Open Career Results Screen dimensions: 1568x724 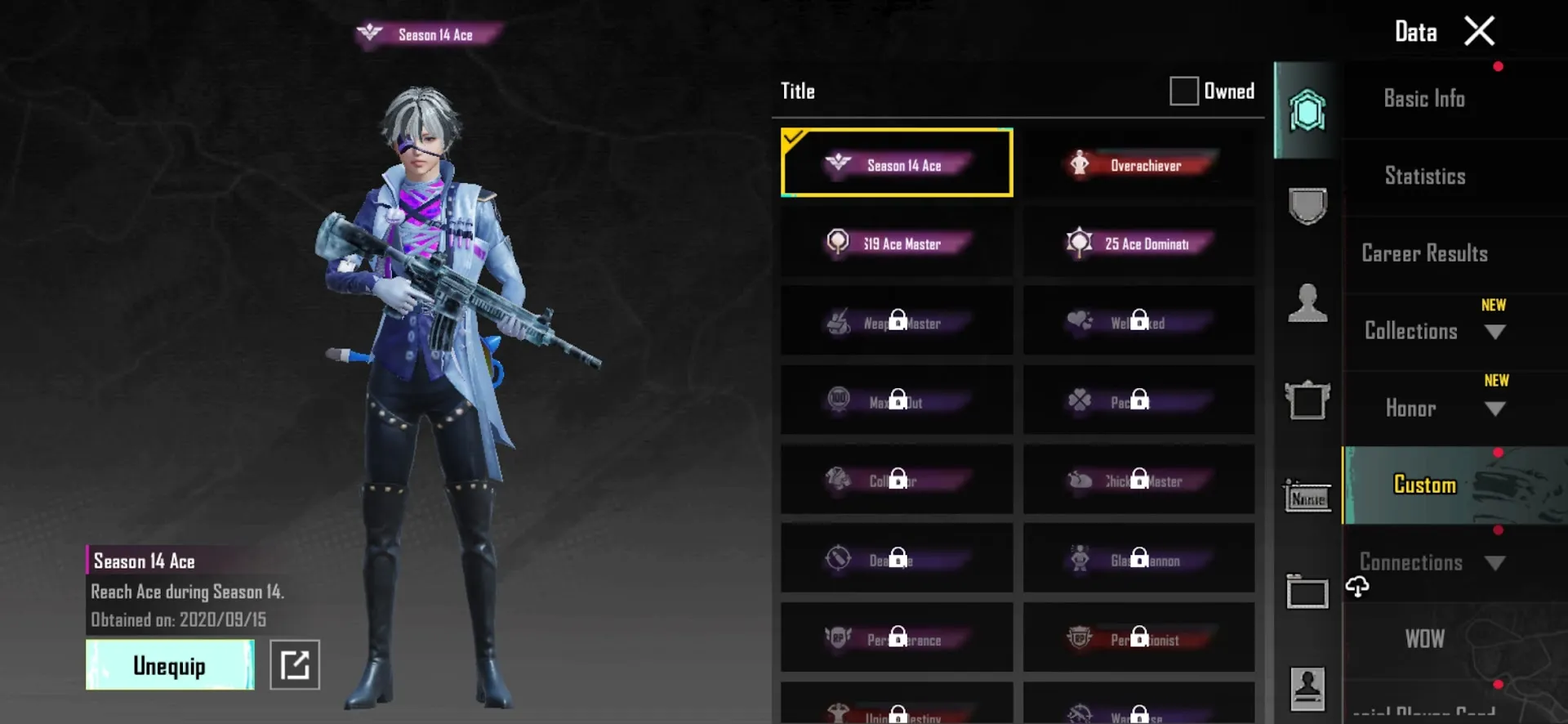1424,253
